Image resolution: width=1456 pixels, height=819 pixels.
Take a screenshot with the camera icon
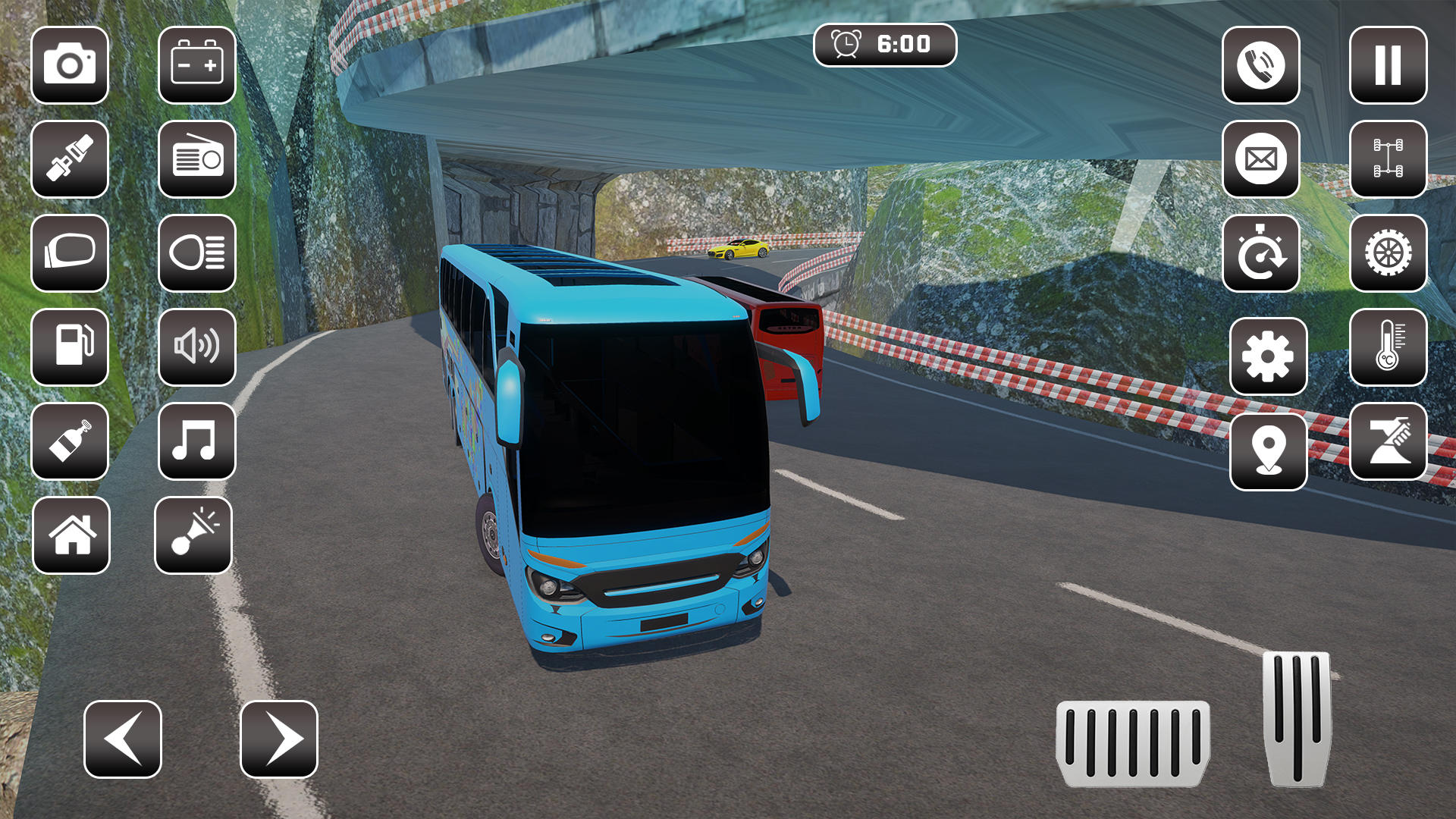click(x=71, y=67)
